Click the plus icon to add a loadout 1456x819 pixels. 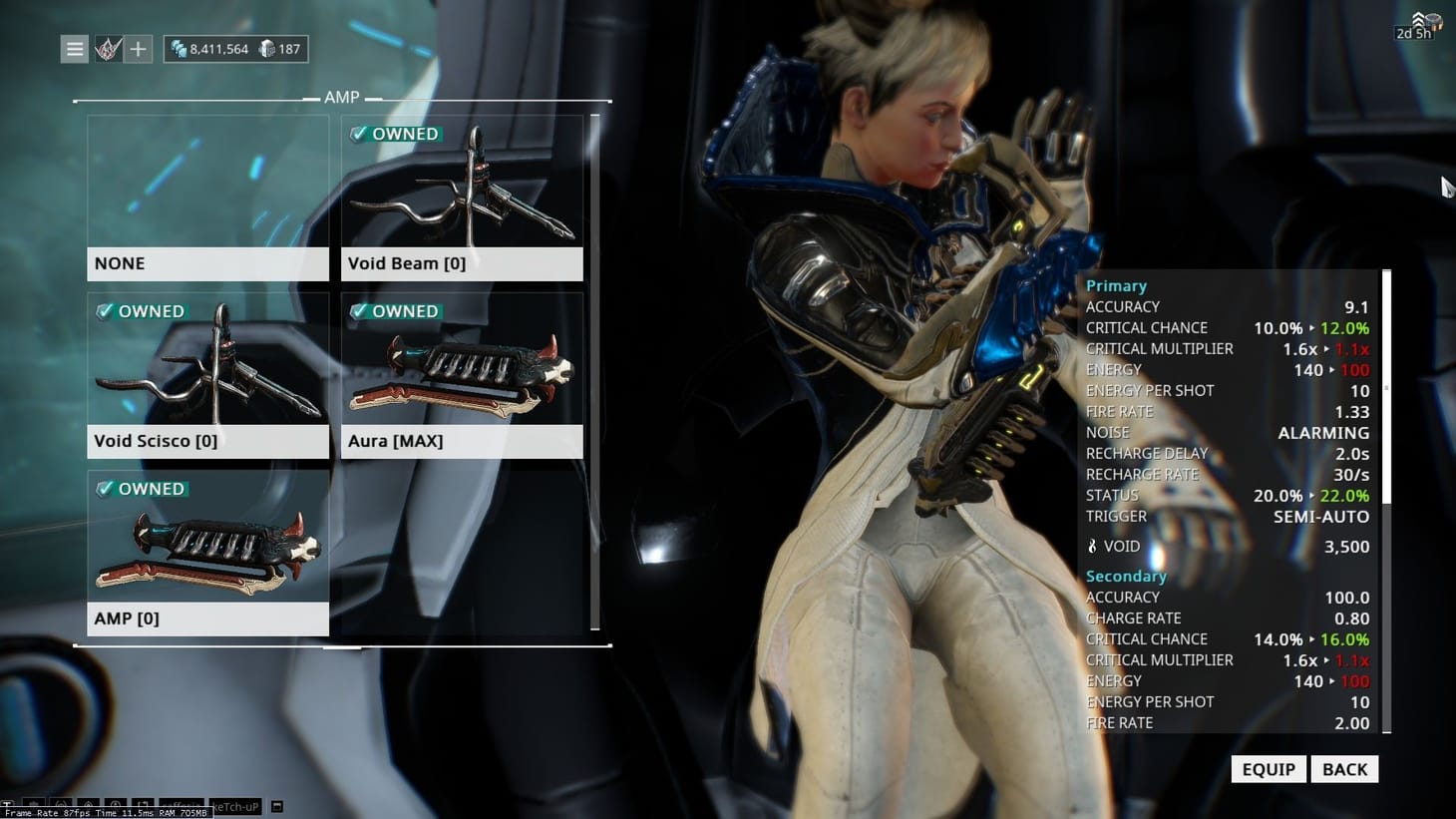click(137, 48)
